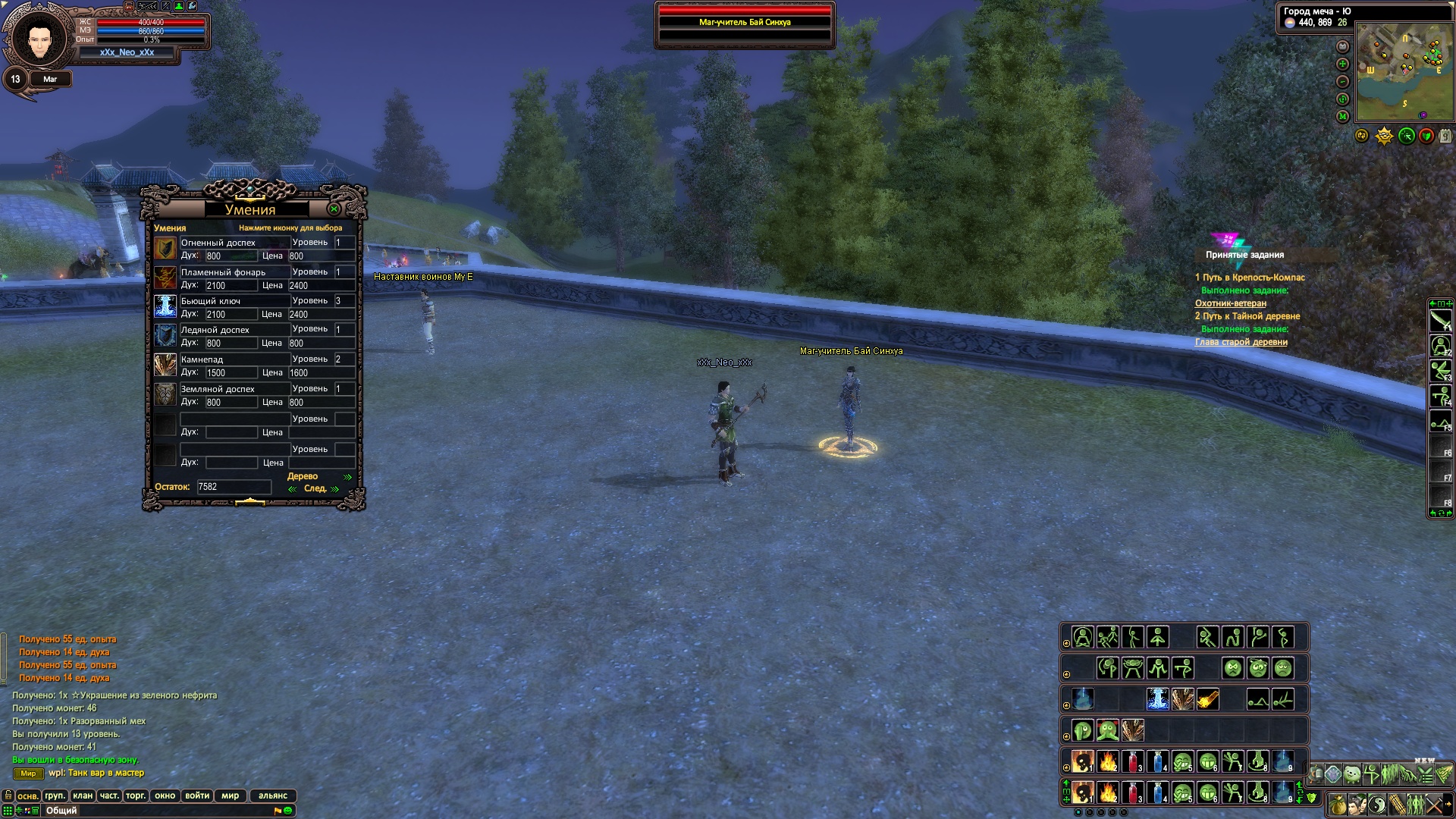This screenshot has width=1456, height=819.
Task: Open the inventory bag icon
Action: [1338, 804]
